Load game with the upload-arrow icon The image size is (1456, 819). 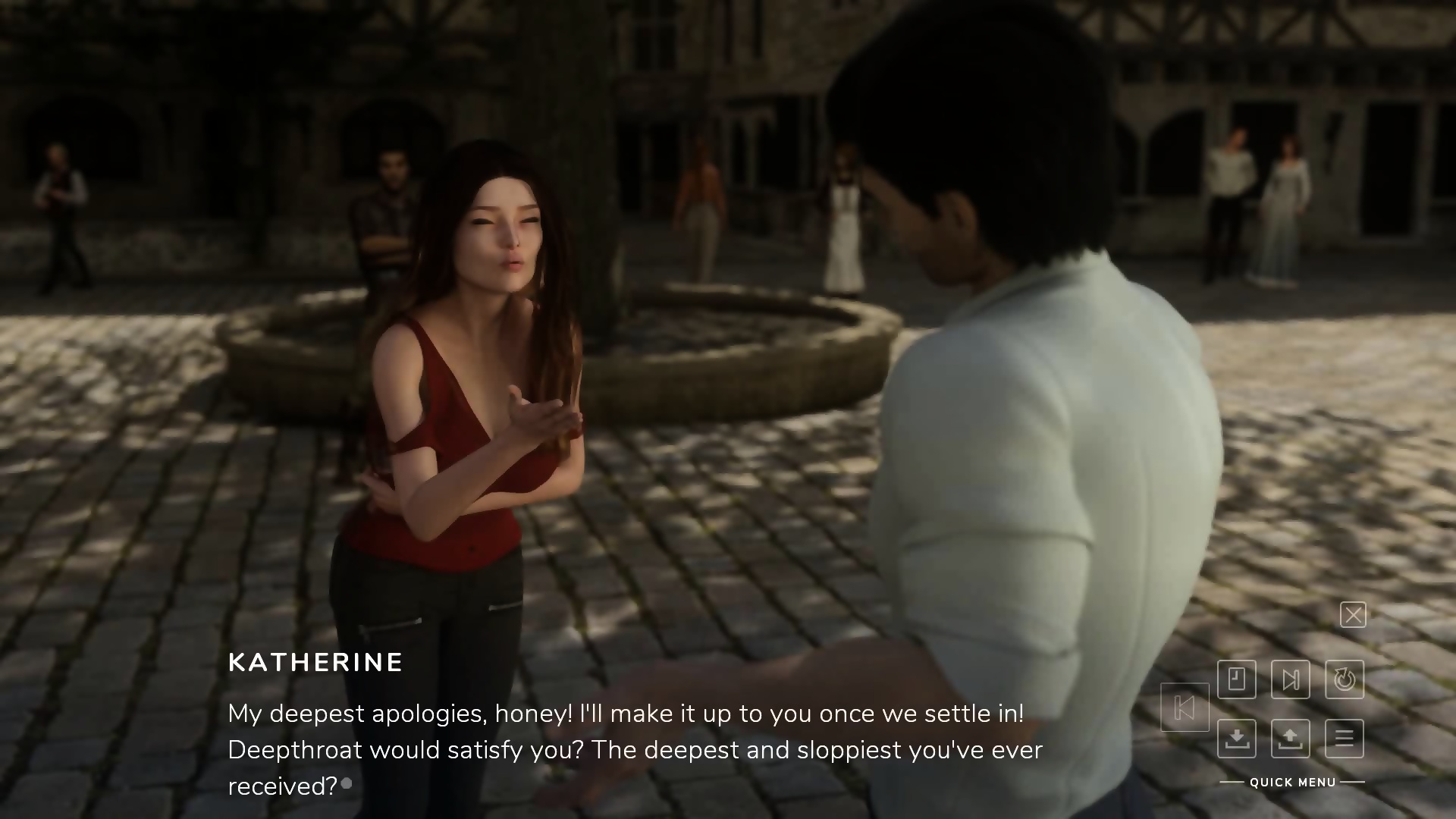tap(1291, 738)
